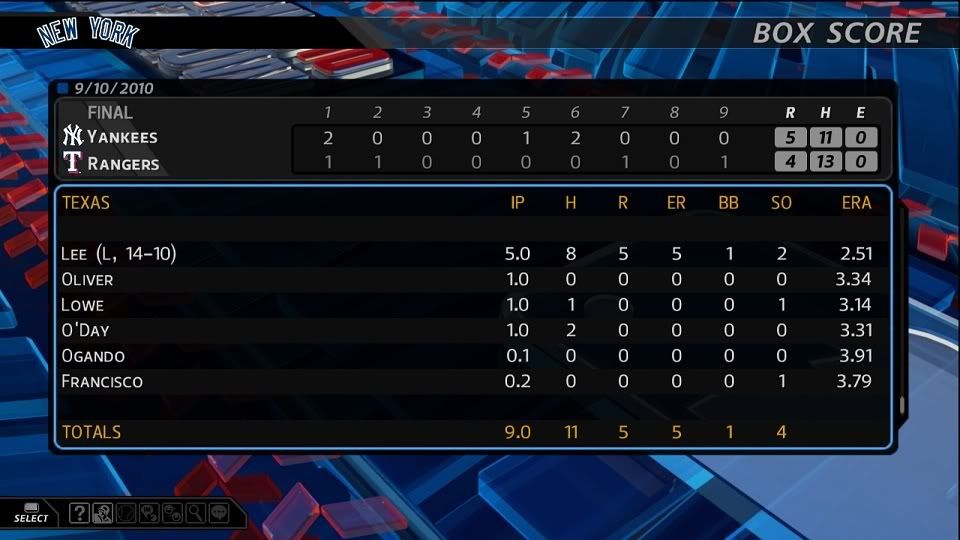This screenshot has height=540, width=960.
Task: Click the baseball toolbar icon
Action: pos(126,514)
